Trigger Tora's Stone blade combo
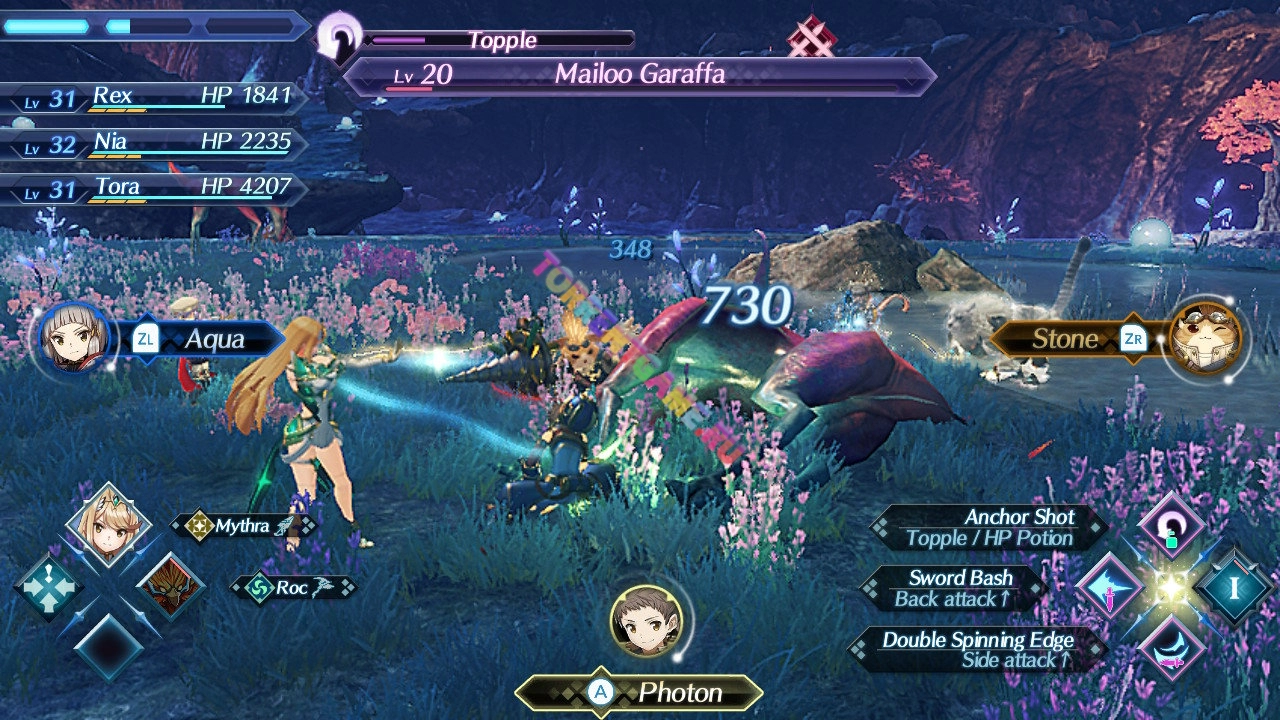Screen dimensions: 1280x720 (x=1204, y=338)
